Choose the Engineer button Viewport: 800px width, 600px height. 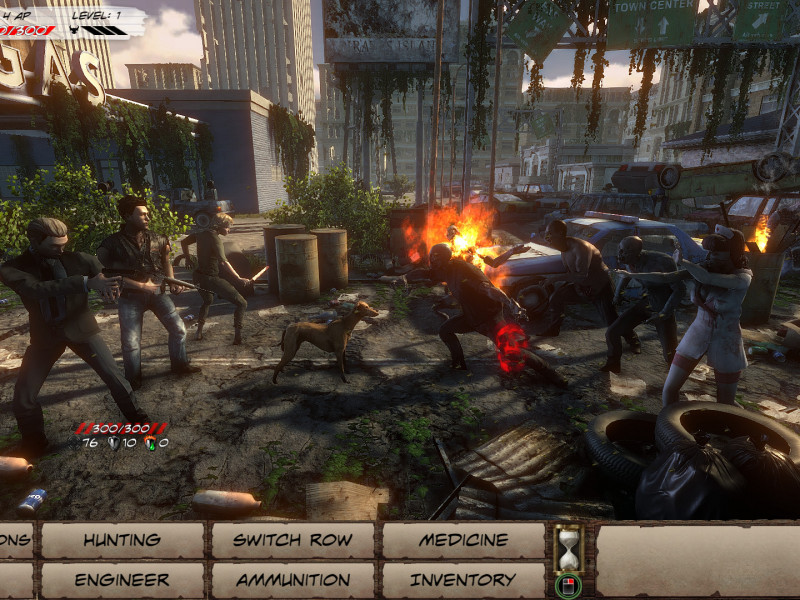pos(122,580)
